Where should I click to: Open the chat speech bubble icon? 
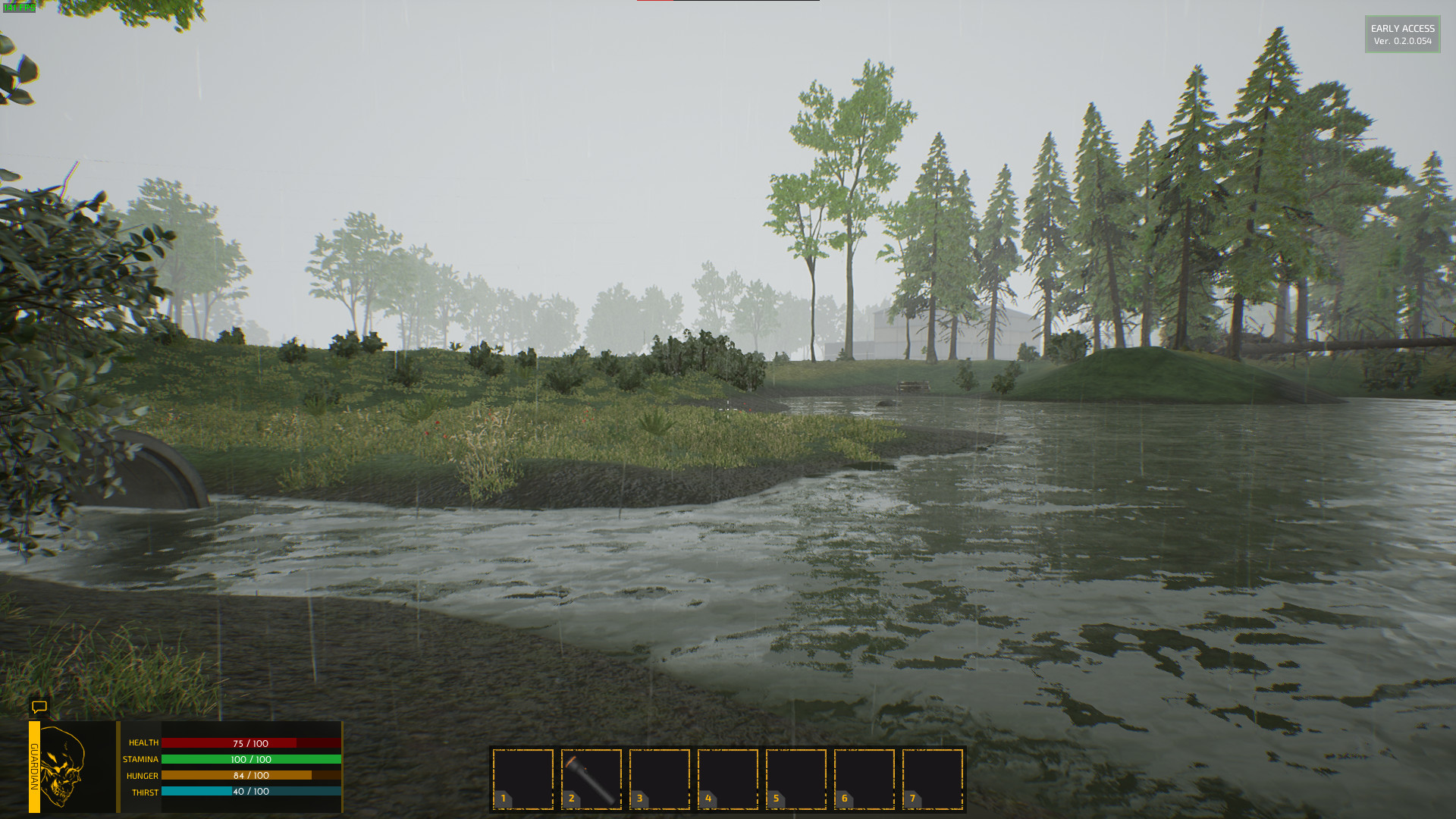tap(39, 708)
